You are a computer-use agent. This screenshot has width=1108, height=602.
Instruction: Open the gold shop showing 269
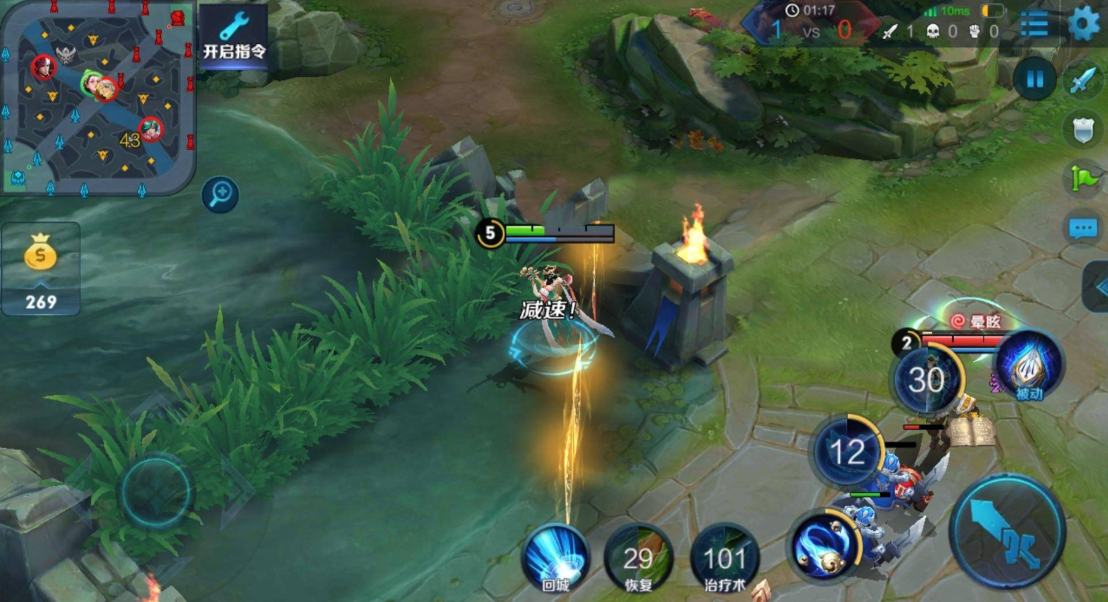(x=41, y=268)
